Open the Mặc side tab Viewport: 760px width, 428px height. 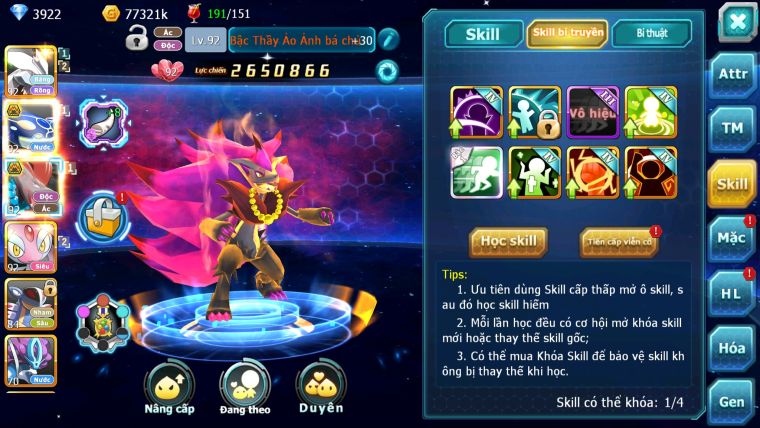click(732, 238)
